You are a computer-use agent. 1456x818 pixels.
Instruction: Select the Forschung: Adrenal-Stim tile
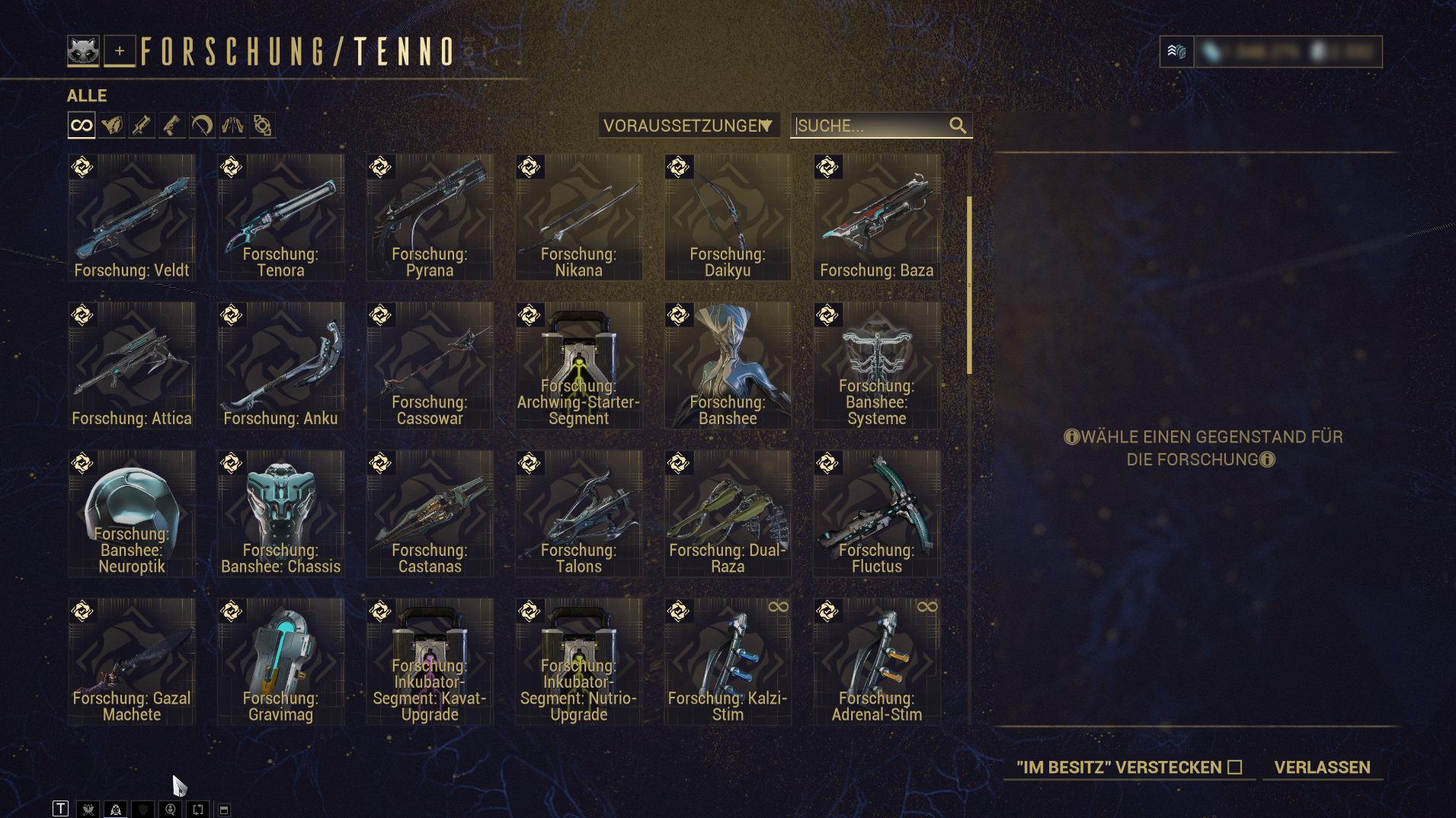click(876, 661)
